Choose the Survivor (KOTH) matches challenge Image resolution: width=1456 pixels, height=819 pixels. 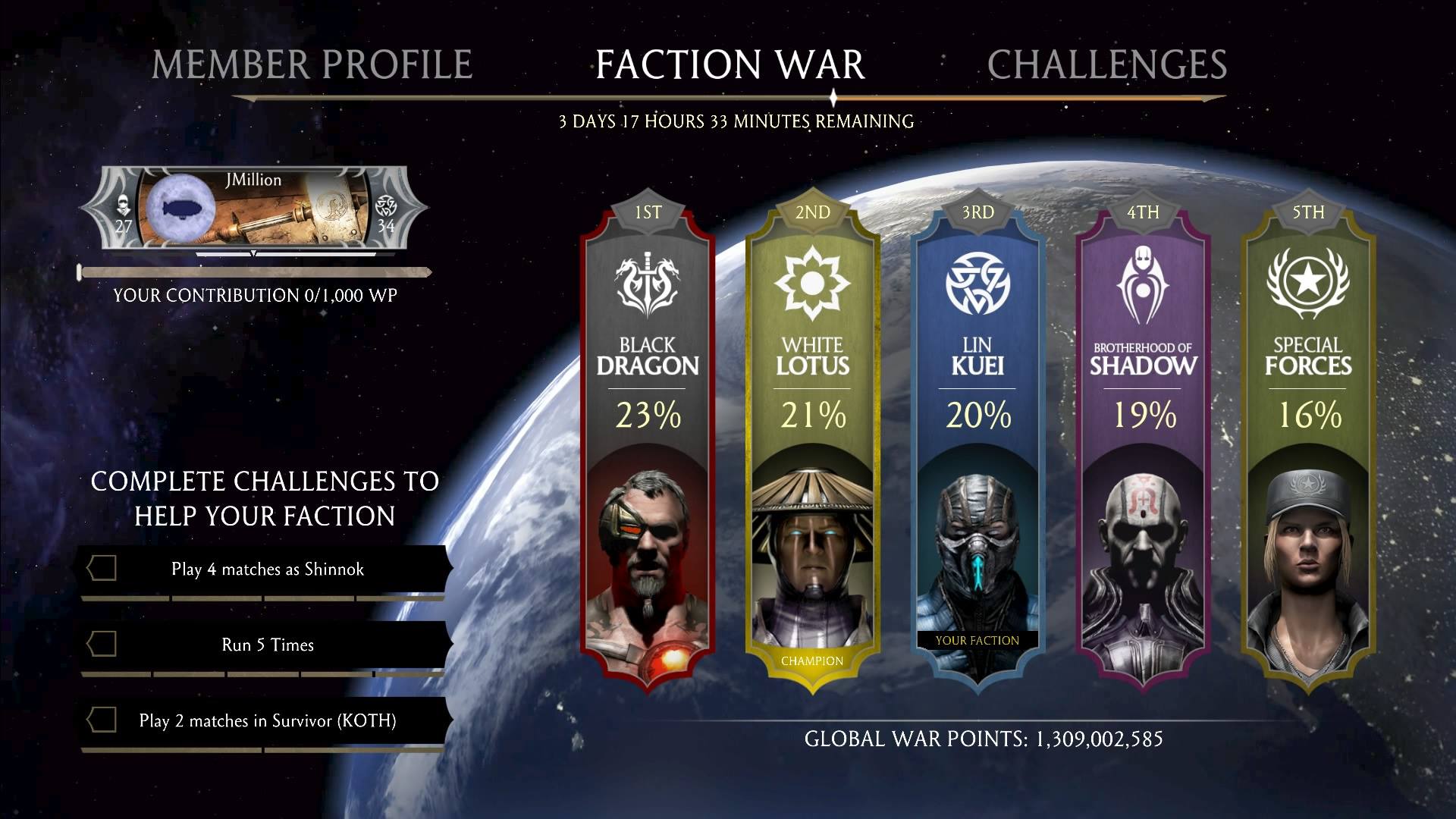[267, 720]
